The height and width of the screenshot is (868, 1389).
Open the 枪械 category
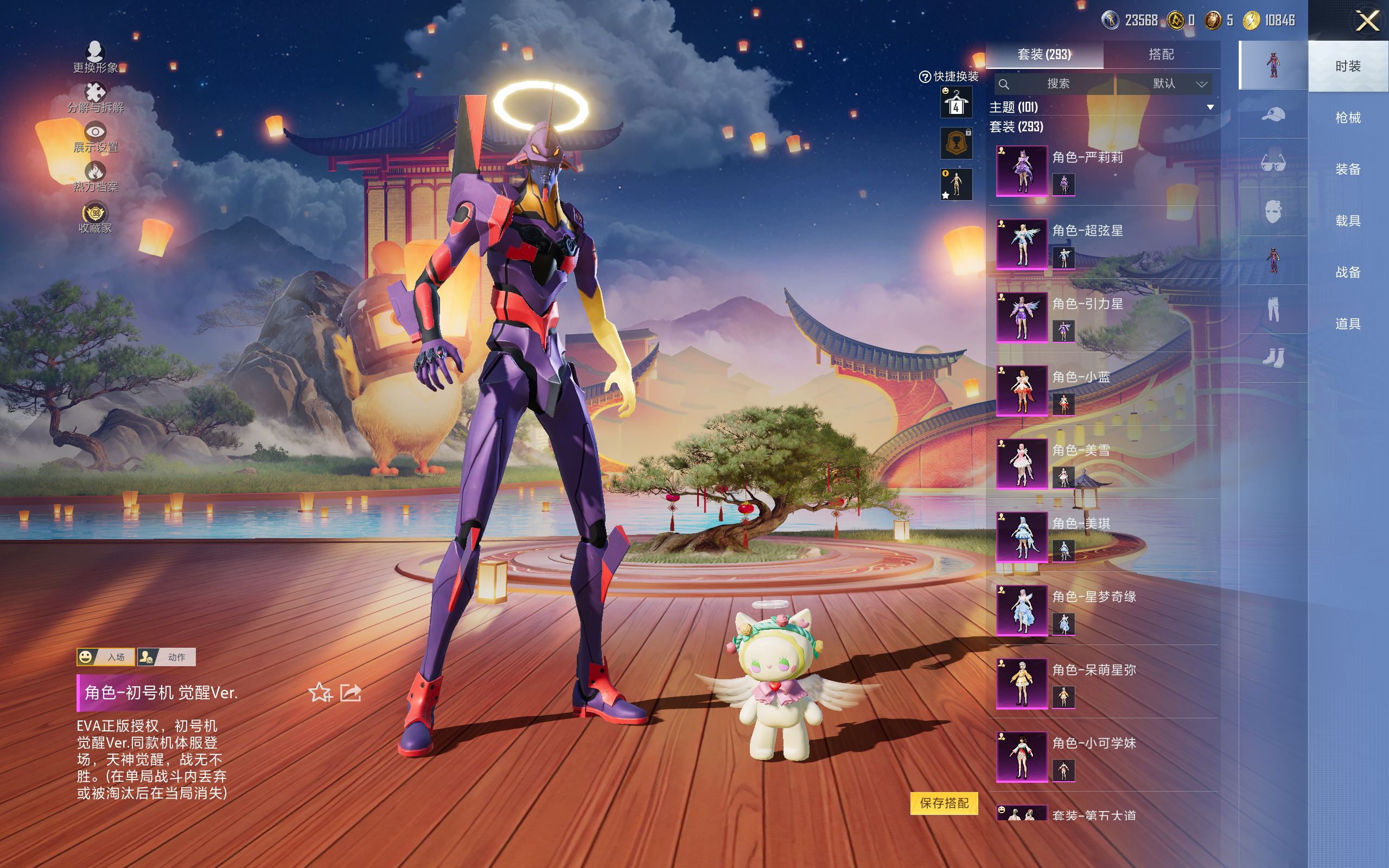tap(1348, 118)
